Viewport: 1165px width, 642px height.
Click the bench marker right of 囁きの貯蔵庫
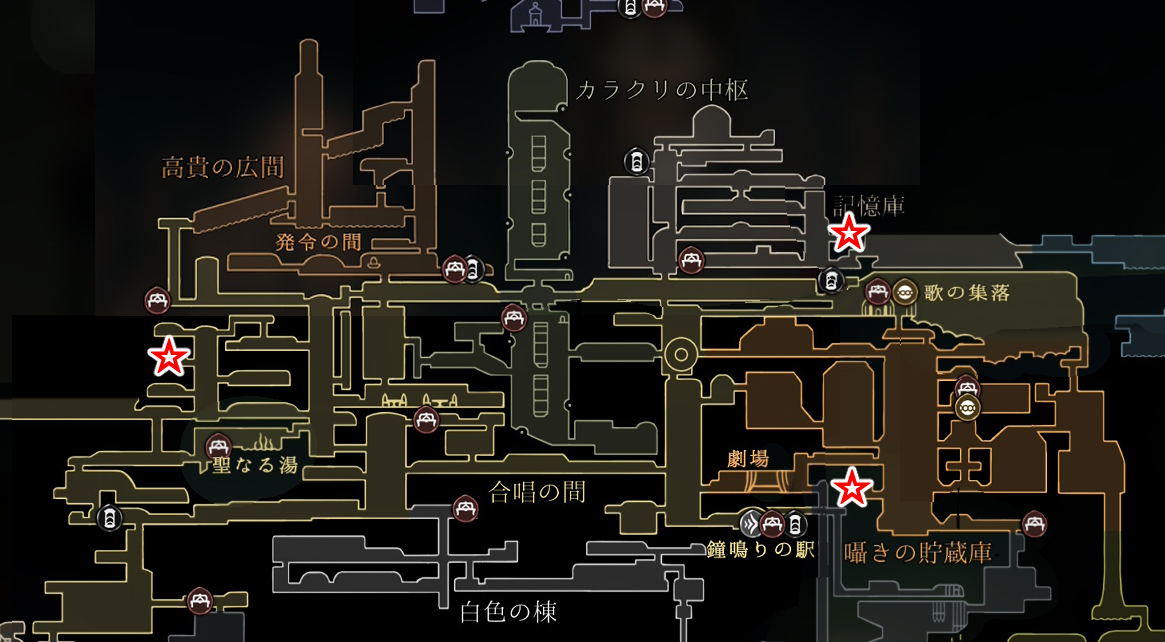click(1035, 523)
